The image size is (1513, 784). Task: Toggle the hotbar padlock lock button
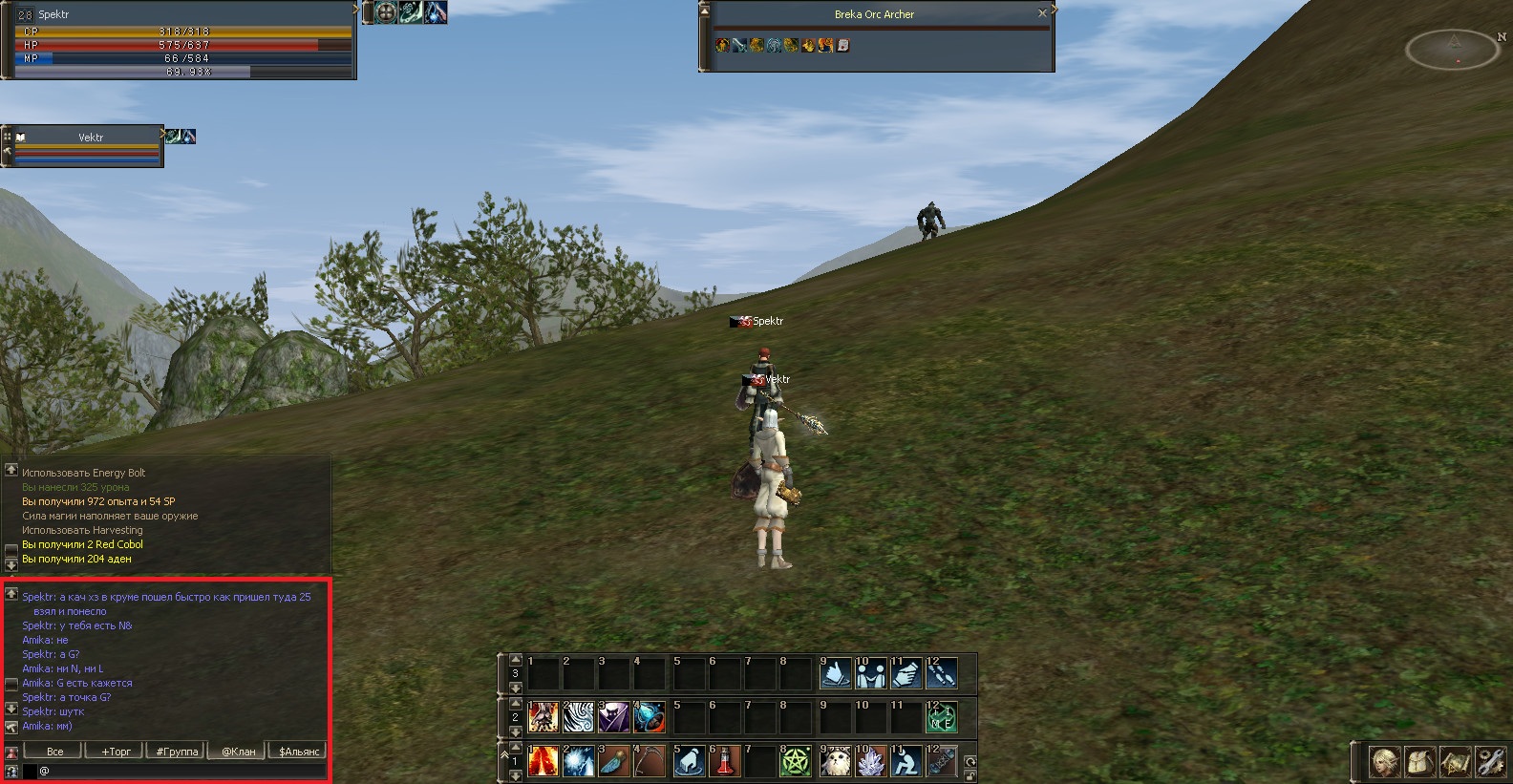coord(970,775)
